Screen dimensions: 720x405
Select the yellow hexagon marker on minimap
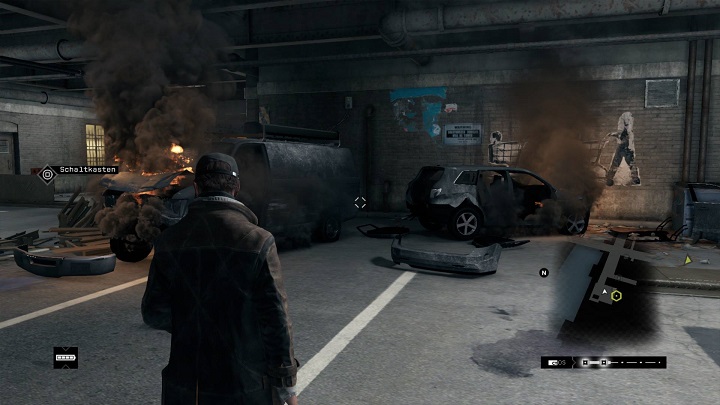click(617, 295)
